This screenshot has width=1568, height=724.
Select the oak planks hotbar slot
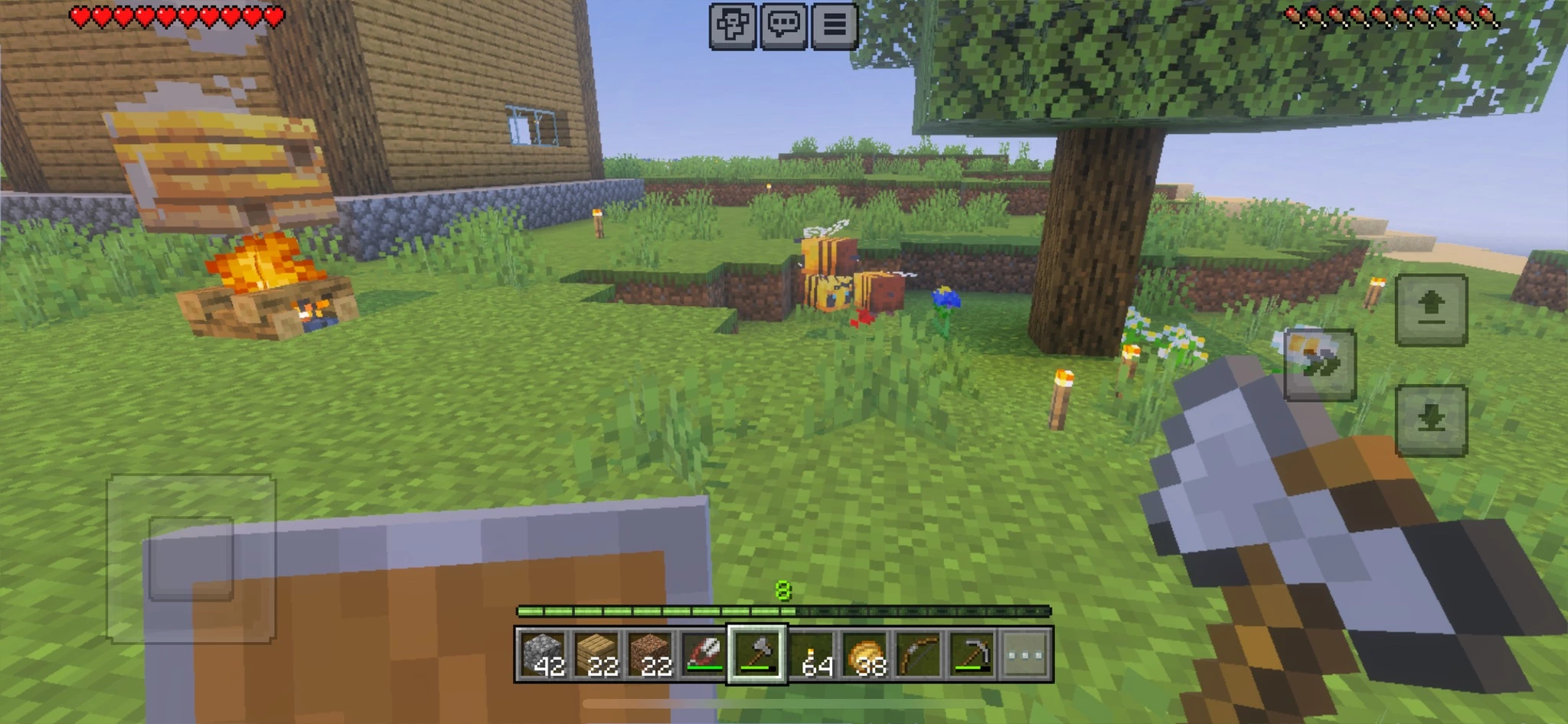click(x=597, y=655)
